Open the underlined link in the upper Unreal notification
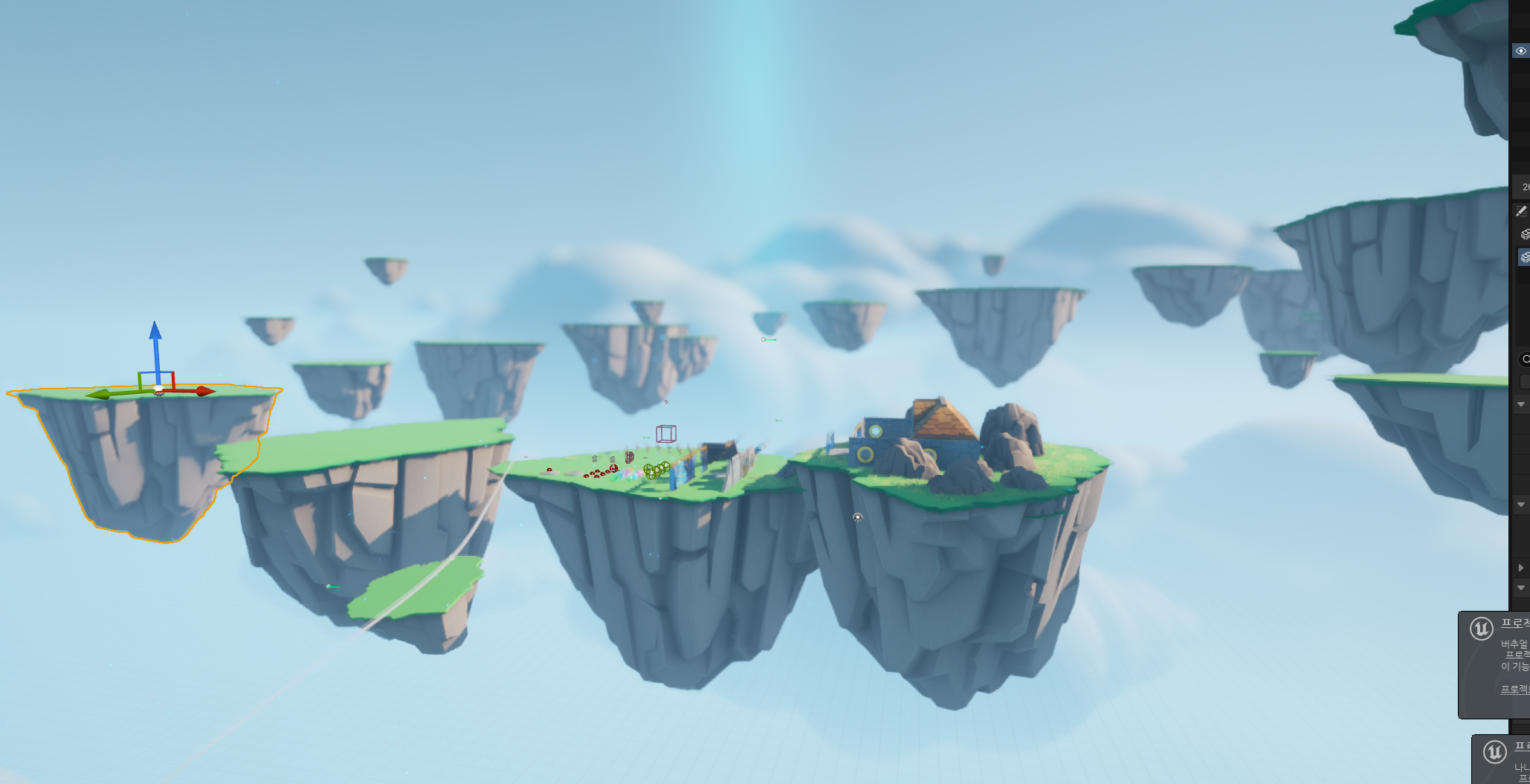The width and height of the screenshot is (1530, 784). pos(1514,689)
